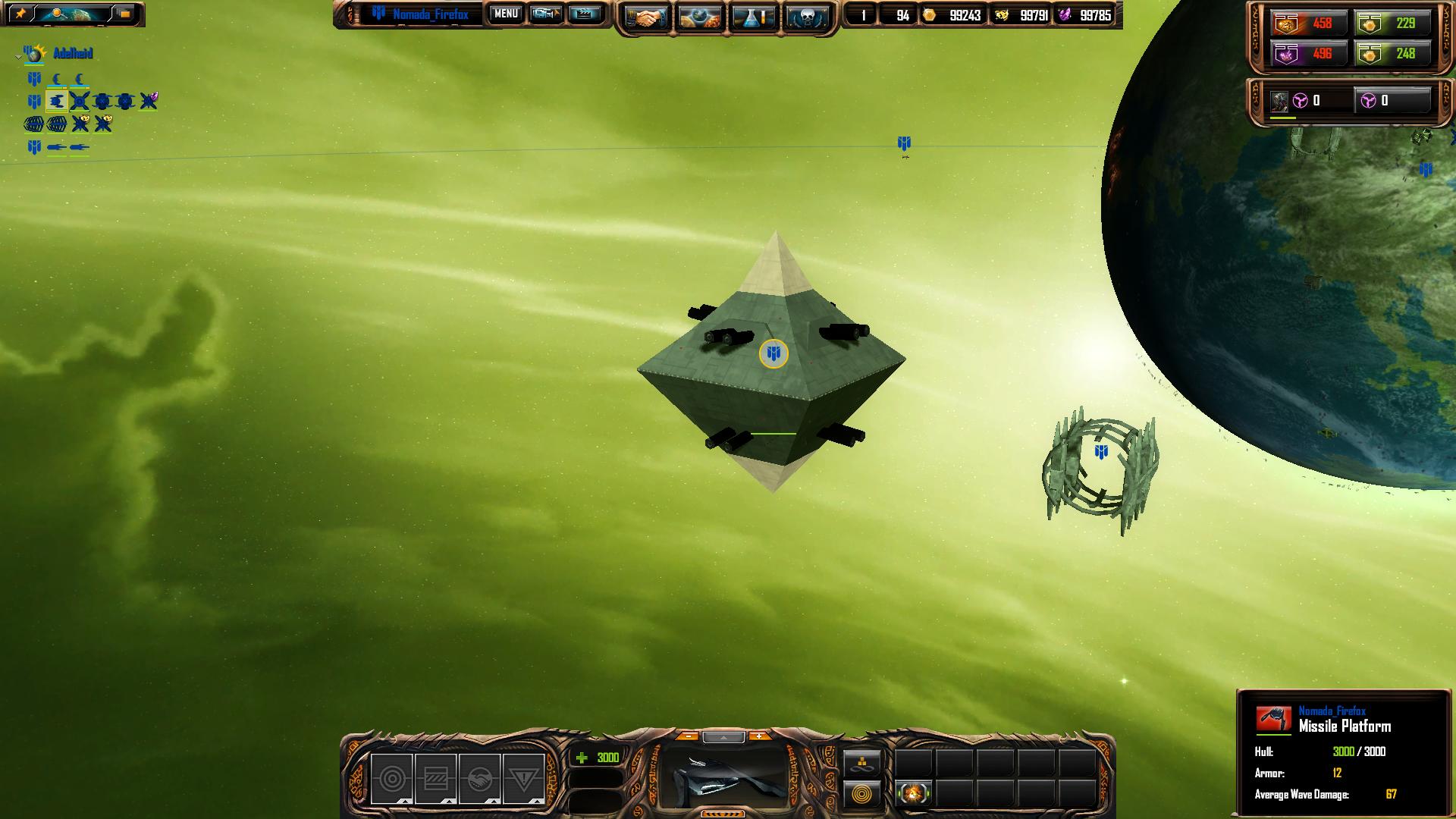
Task: Open the warning triangle command slot
Action: tap(523, 779)
